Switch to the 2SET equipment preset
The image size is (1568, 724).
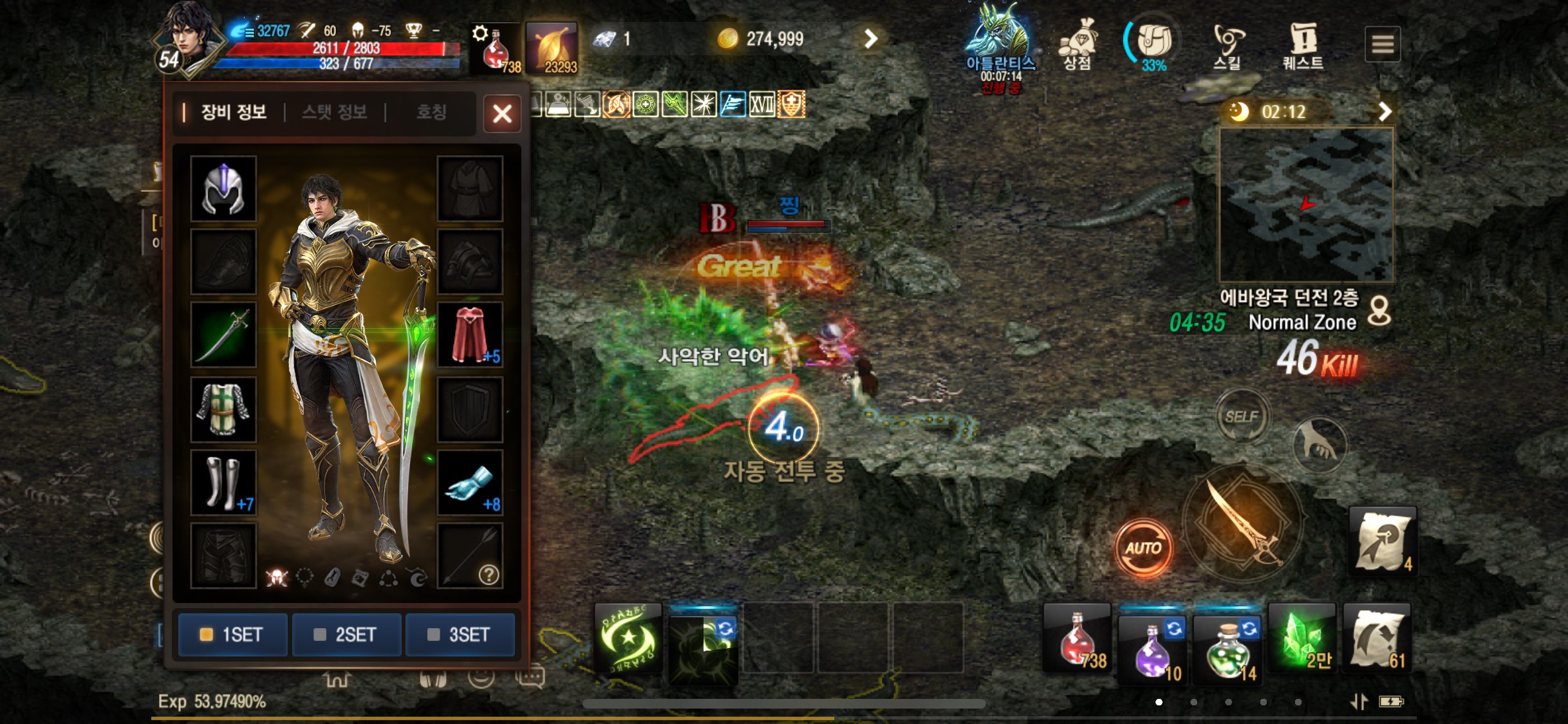click(x=346, y=635)
